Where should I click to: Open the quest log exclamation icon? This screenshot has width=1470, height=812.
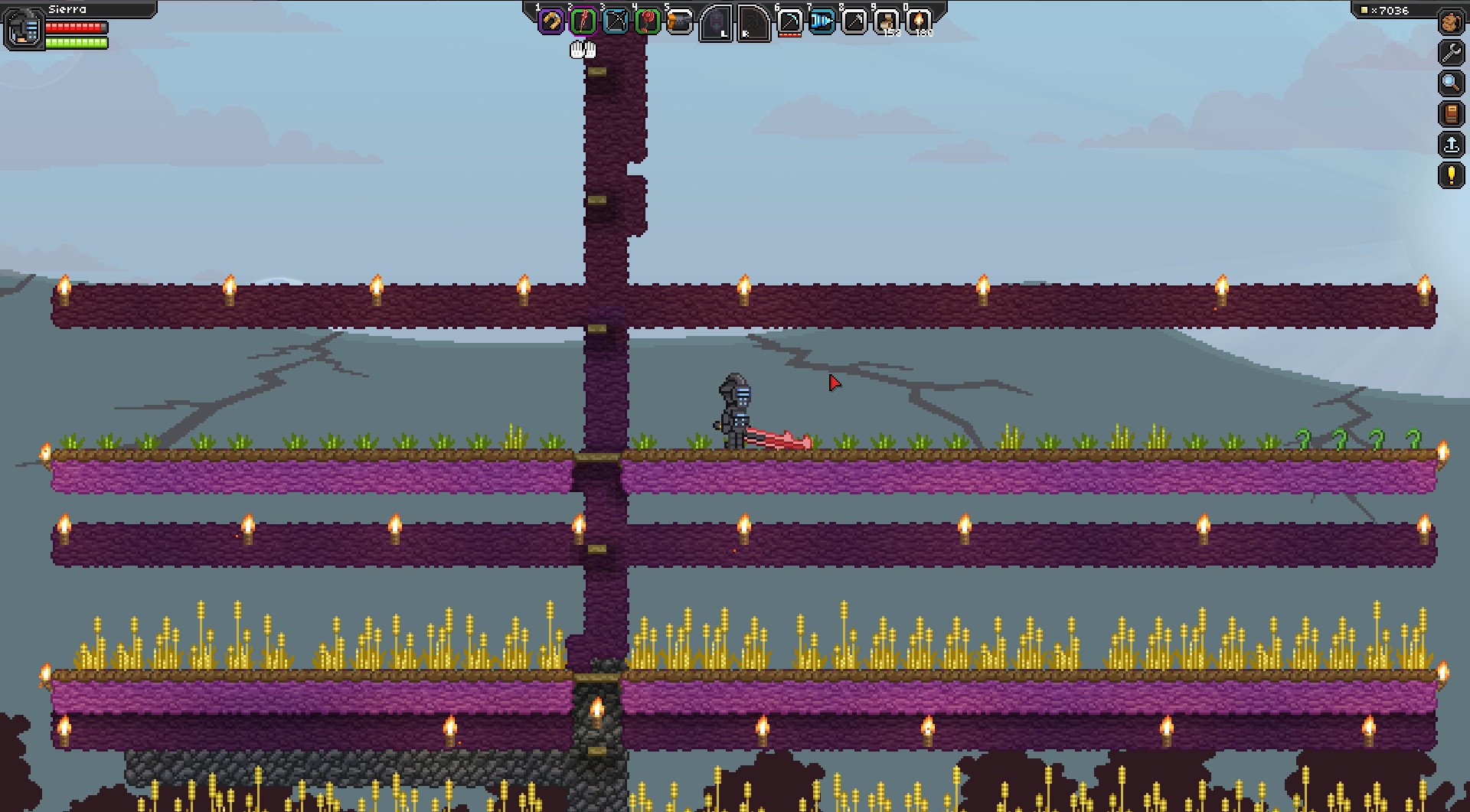1451,175
